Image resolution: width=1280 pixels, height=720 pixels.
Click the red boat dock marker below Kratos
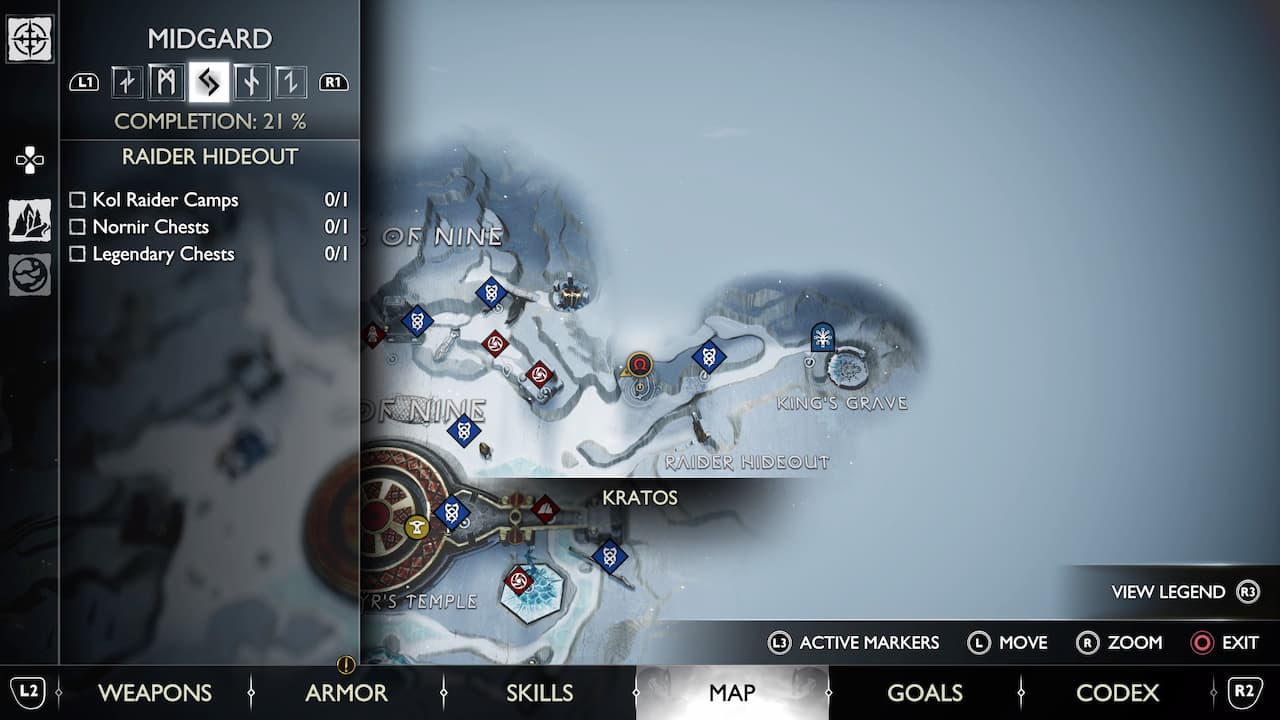click(x=544, y=506)
